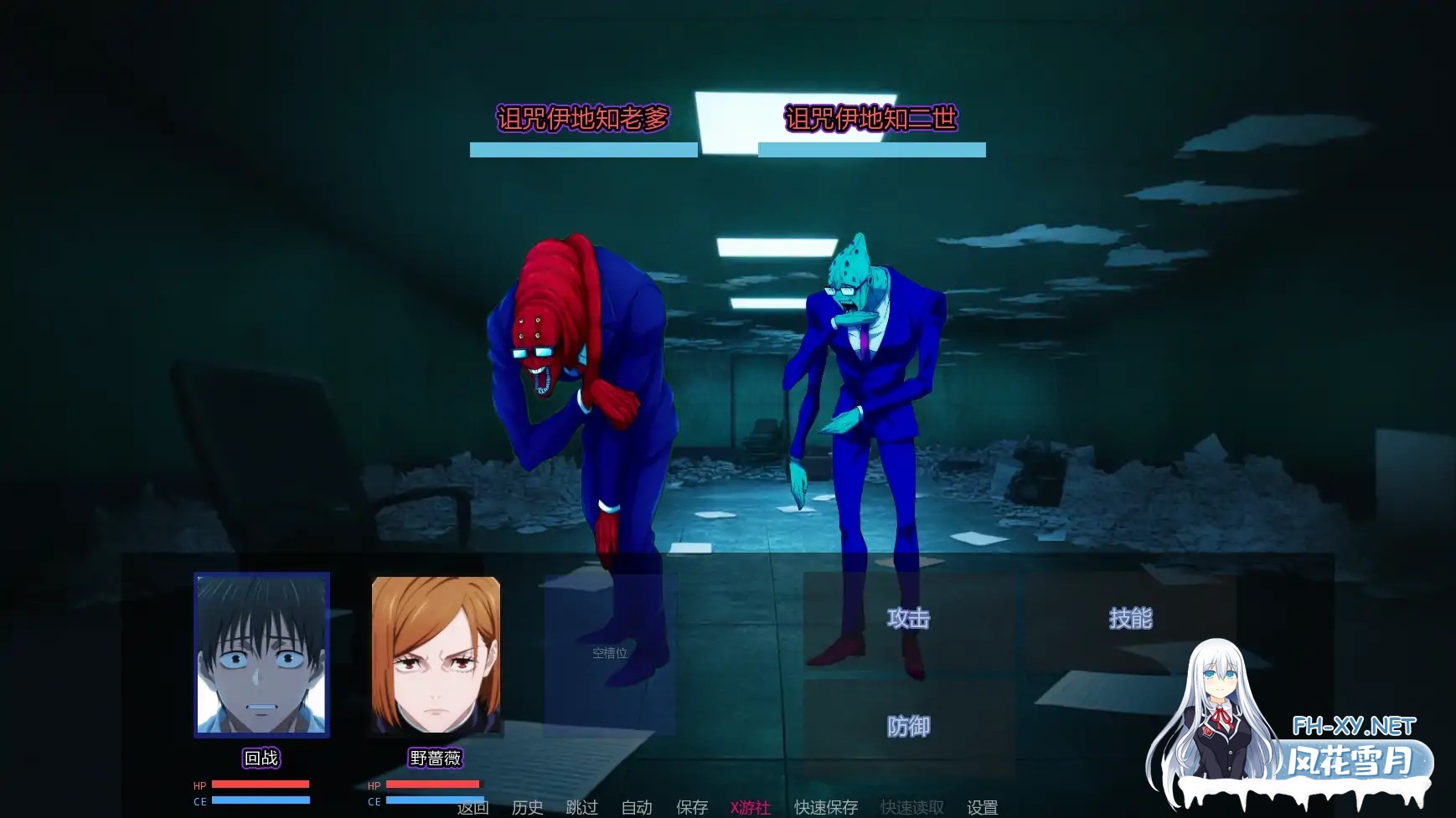1456x818 pixels.
Task: Trigger 快速读取 (Quick Load)
Action: click(913, 807)
